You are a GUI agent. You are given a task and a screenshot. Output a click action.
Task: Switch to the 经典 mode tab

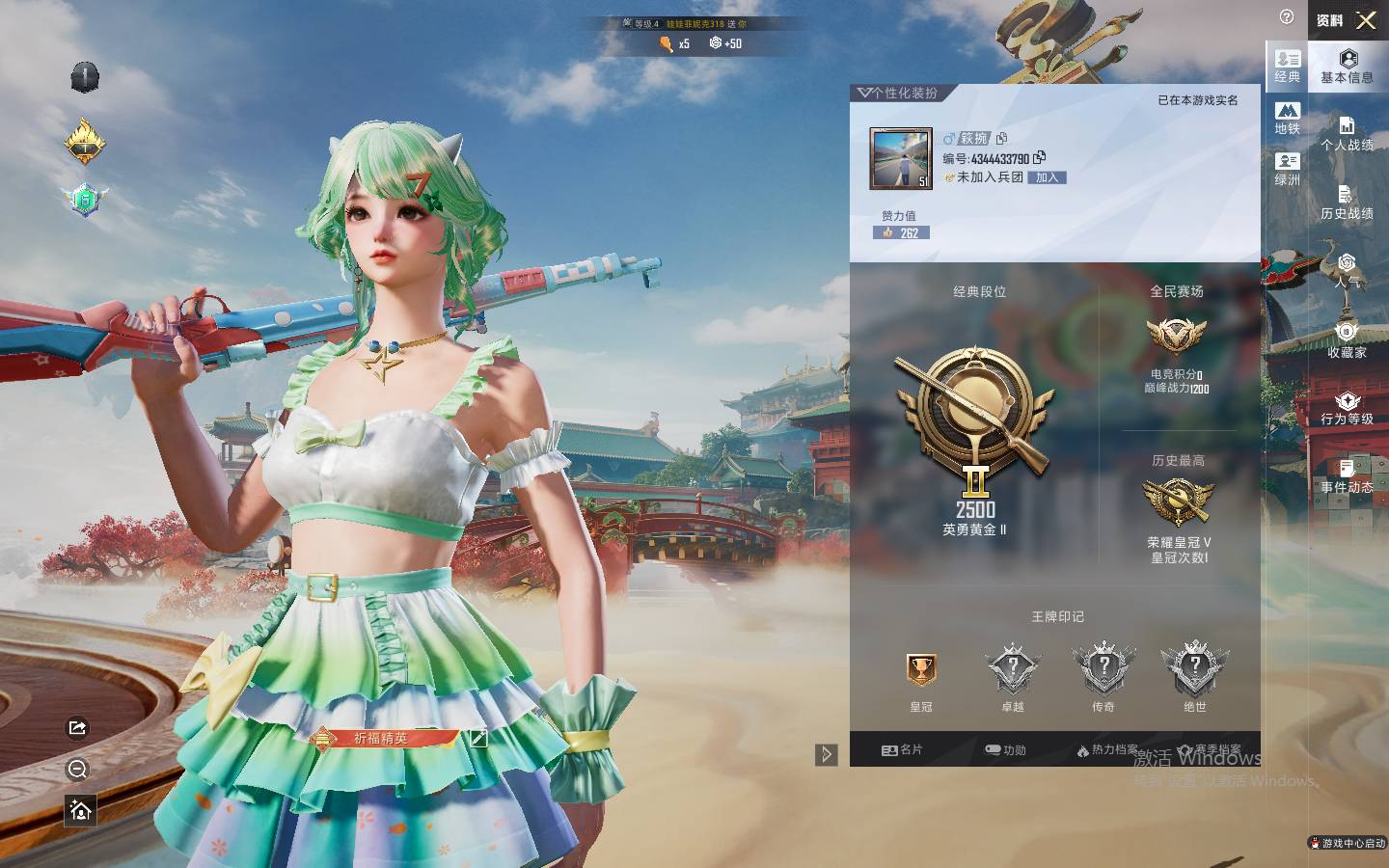pos(1287,66)
